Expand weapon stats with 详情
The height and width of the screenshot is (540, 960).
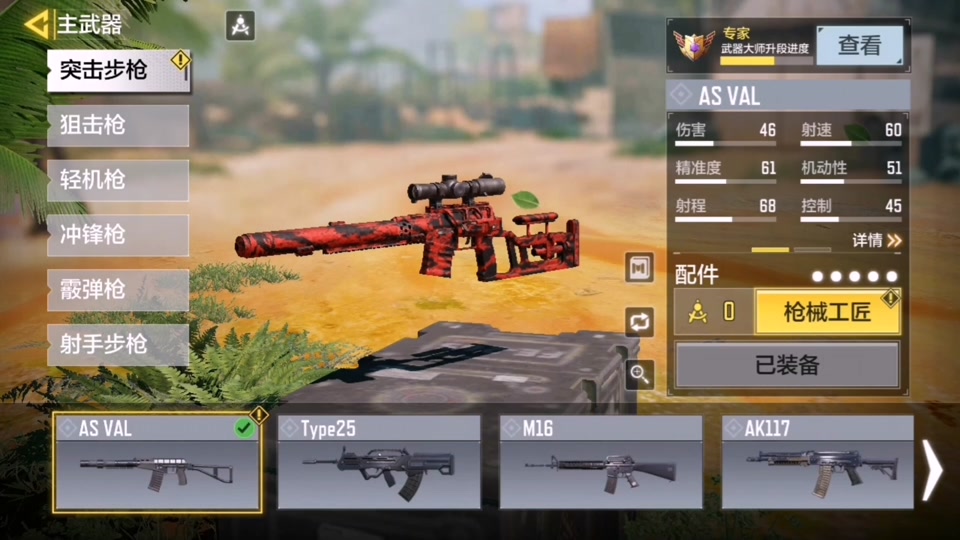click(876, 240)
